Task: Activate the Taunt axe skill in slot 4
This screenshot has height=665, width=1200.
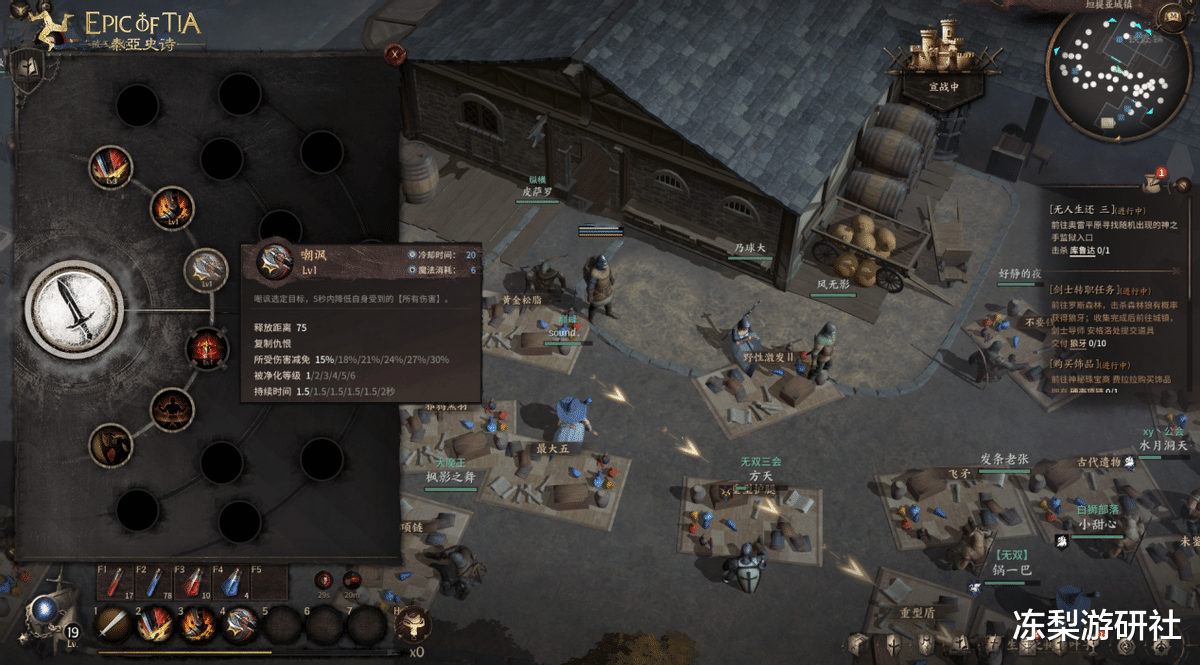Action: pos(240,625)
